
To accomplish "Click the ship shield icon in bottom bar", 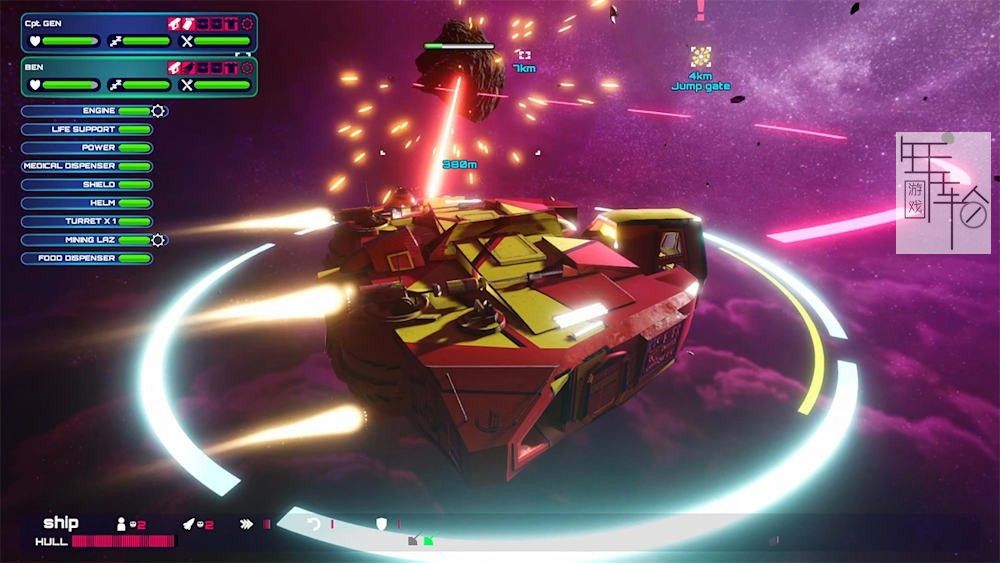I will [382, 523].
